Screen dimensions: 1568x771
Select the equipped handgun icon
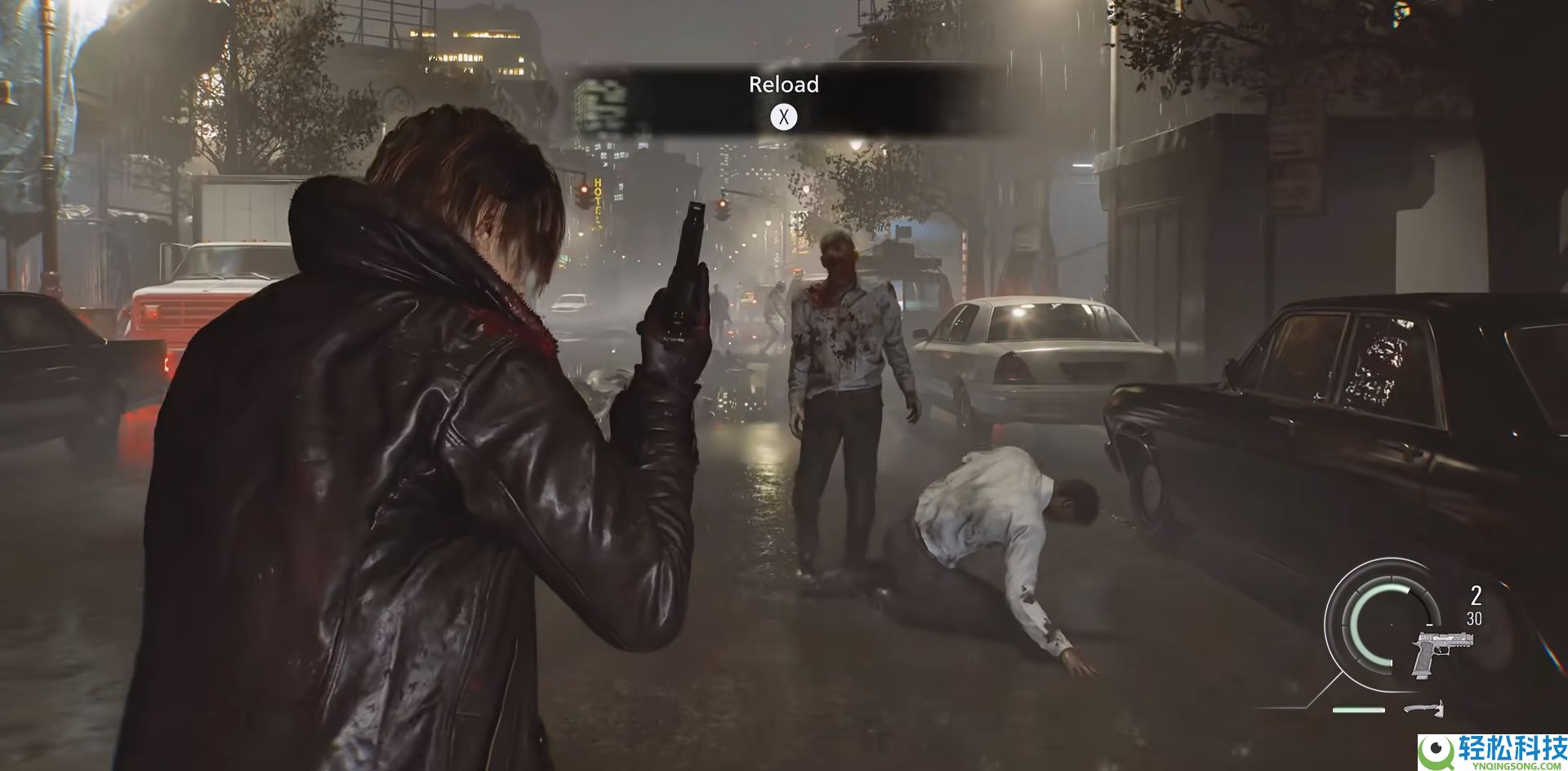pyautogui.click(x=1438, y=653)
